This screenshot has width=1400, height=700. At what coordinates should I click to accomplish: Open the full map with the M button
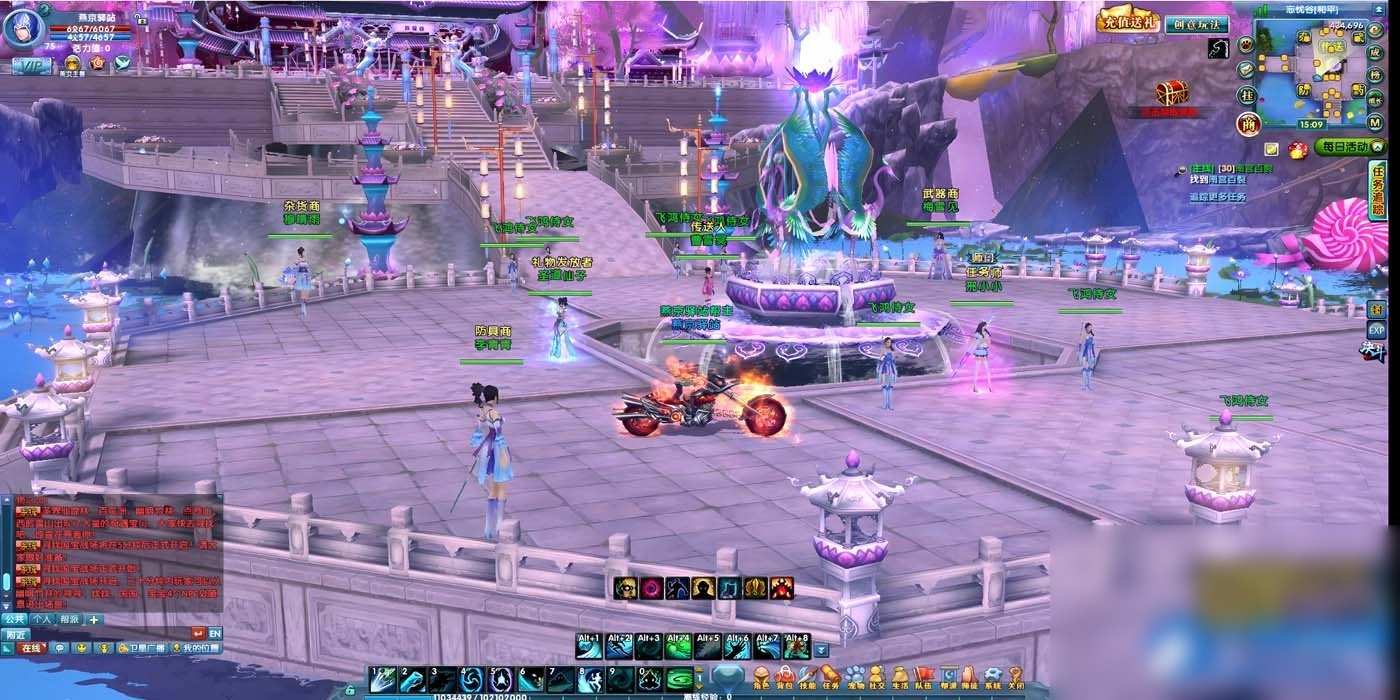tap(1376, 122)
